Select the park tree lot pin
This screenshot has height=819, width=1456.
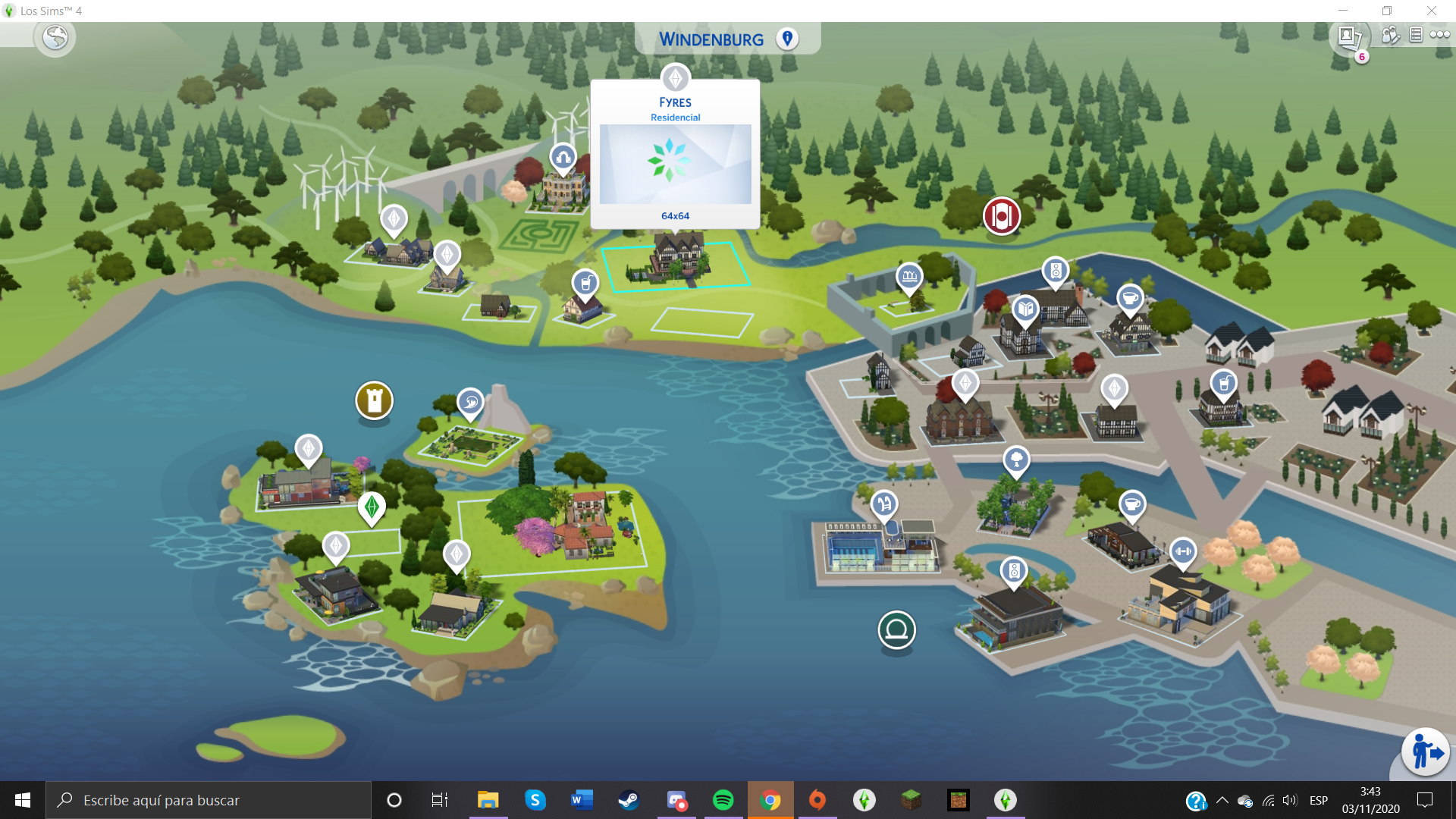[x=1016, y=459]
